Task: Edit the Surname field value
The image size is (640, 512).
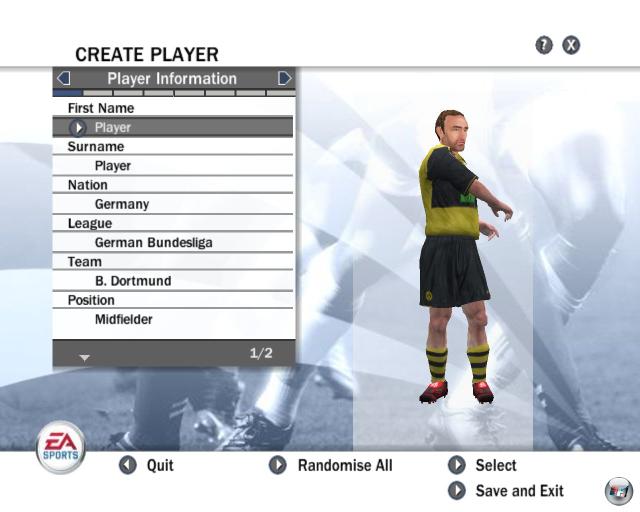Action: tap(173, 166)
